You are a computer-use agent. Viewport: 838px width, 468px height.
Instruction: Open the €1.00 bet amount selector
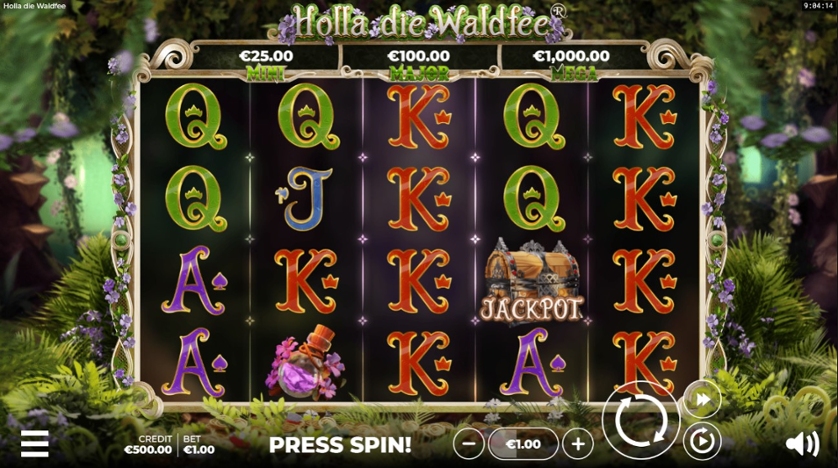pos(523,443)
